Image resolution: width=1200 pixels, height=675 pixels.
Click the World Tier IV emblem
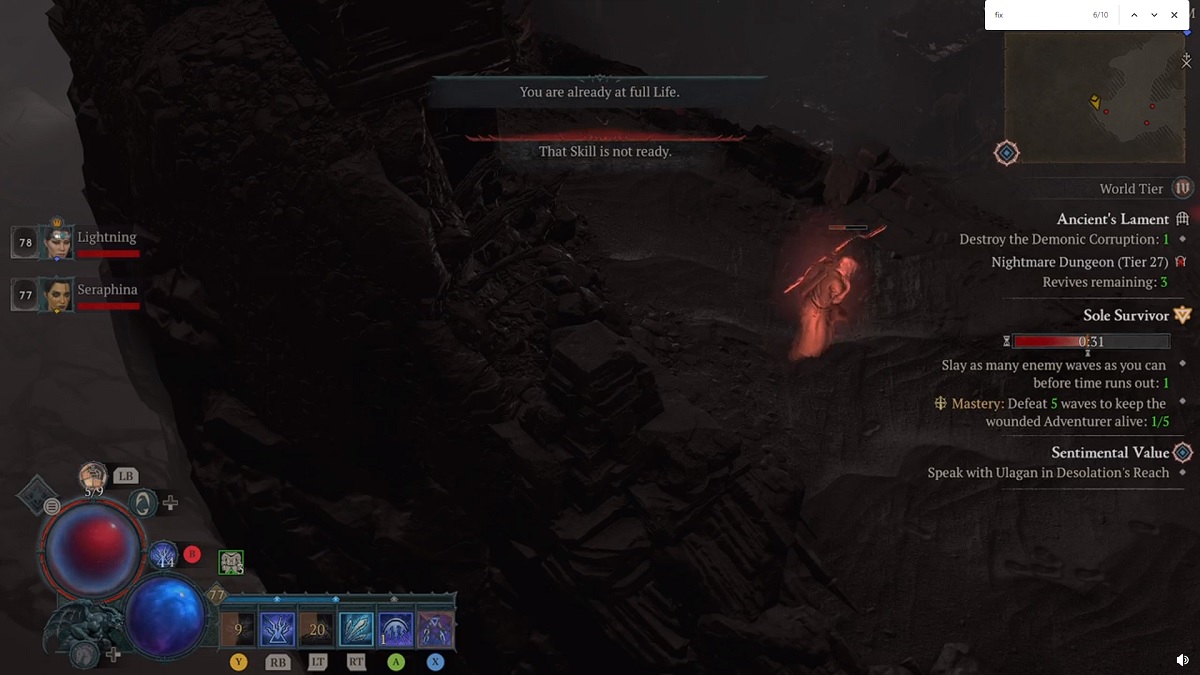1183,188
